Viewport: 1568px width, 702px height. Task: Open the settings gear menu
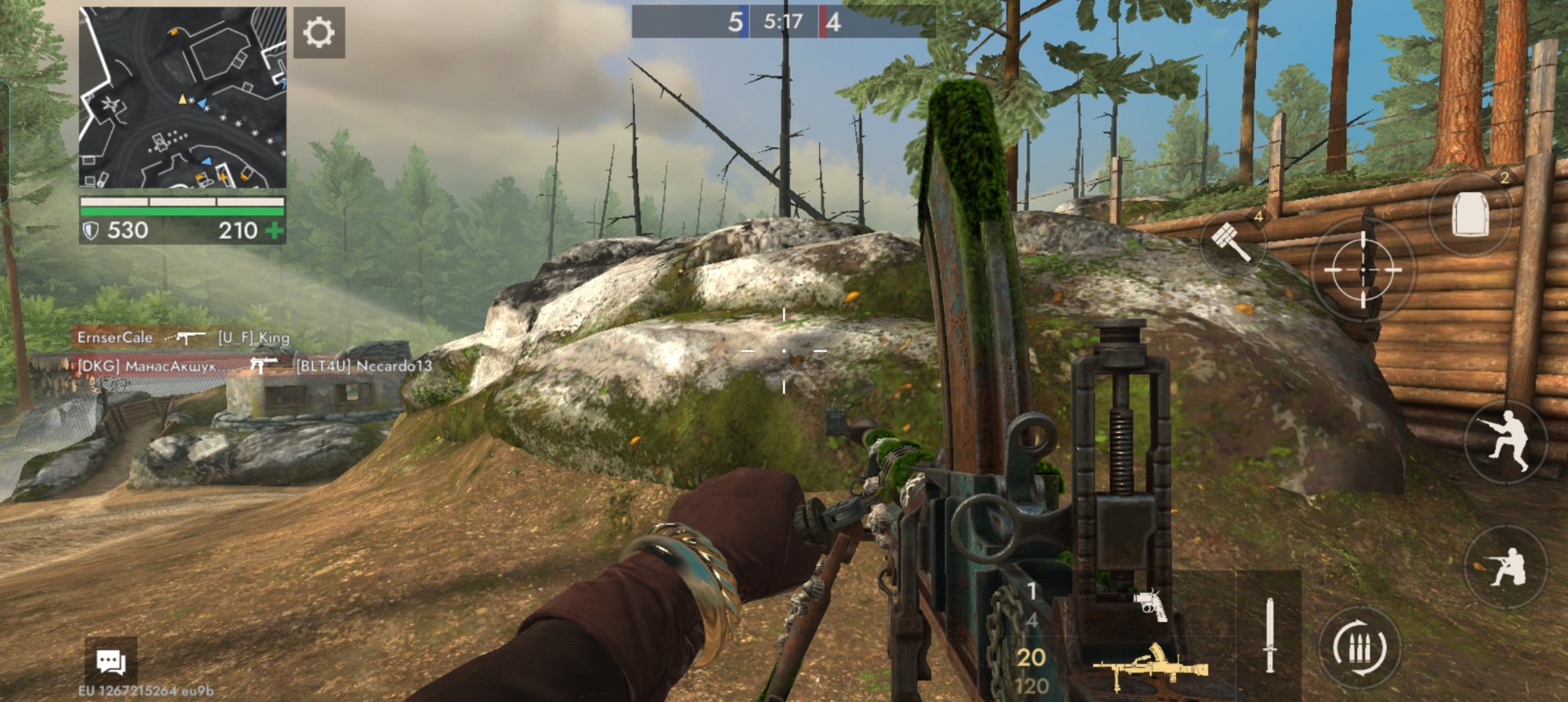(x=318, y=33)
